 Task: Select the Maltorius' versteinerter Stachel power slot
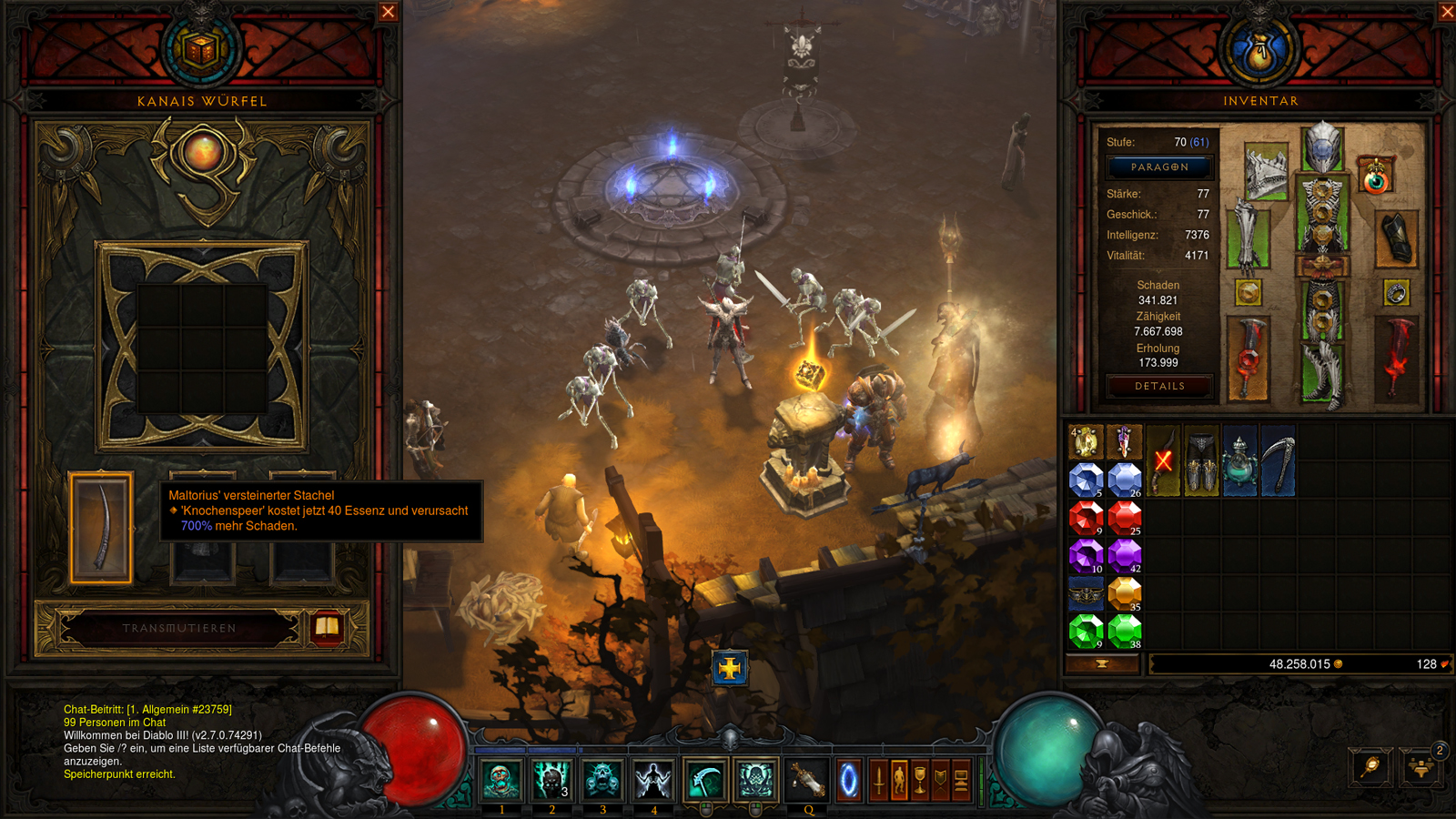(x=101, y=528)
